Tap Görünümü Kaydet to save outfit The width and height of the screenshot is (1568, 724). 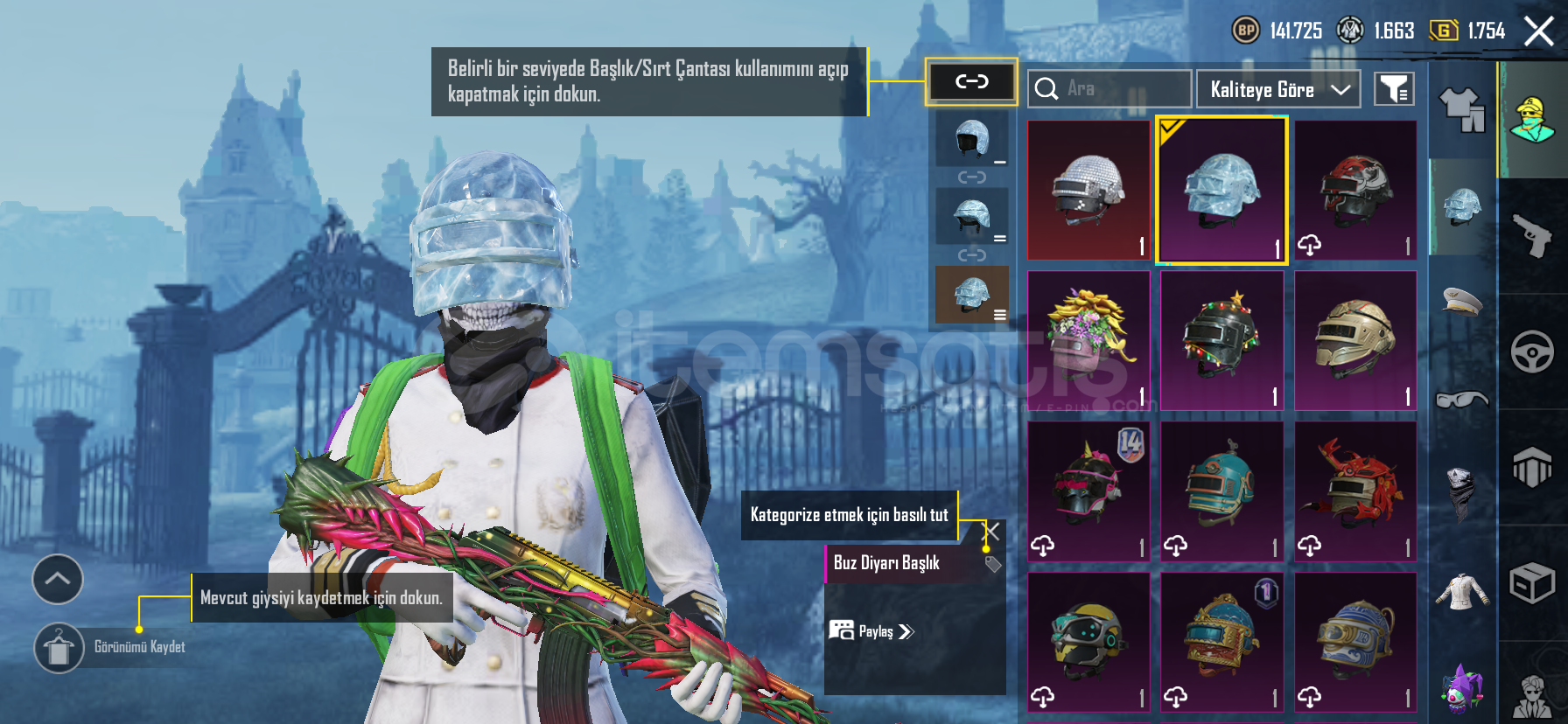coord(59,648)
